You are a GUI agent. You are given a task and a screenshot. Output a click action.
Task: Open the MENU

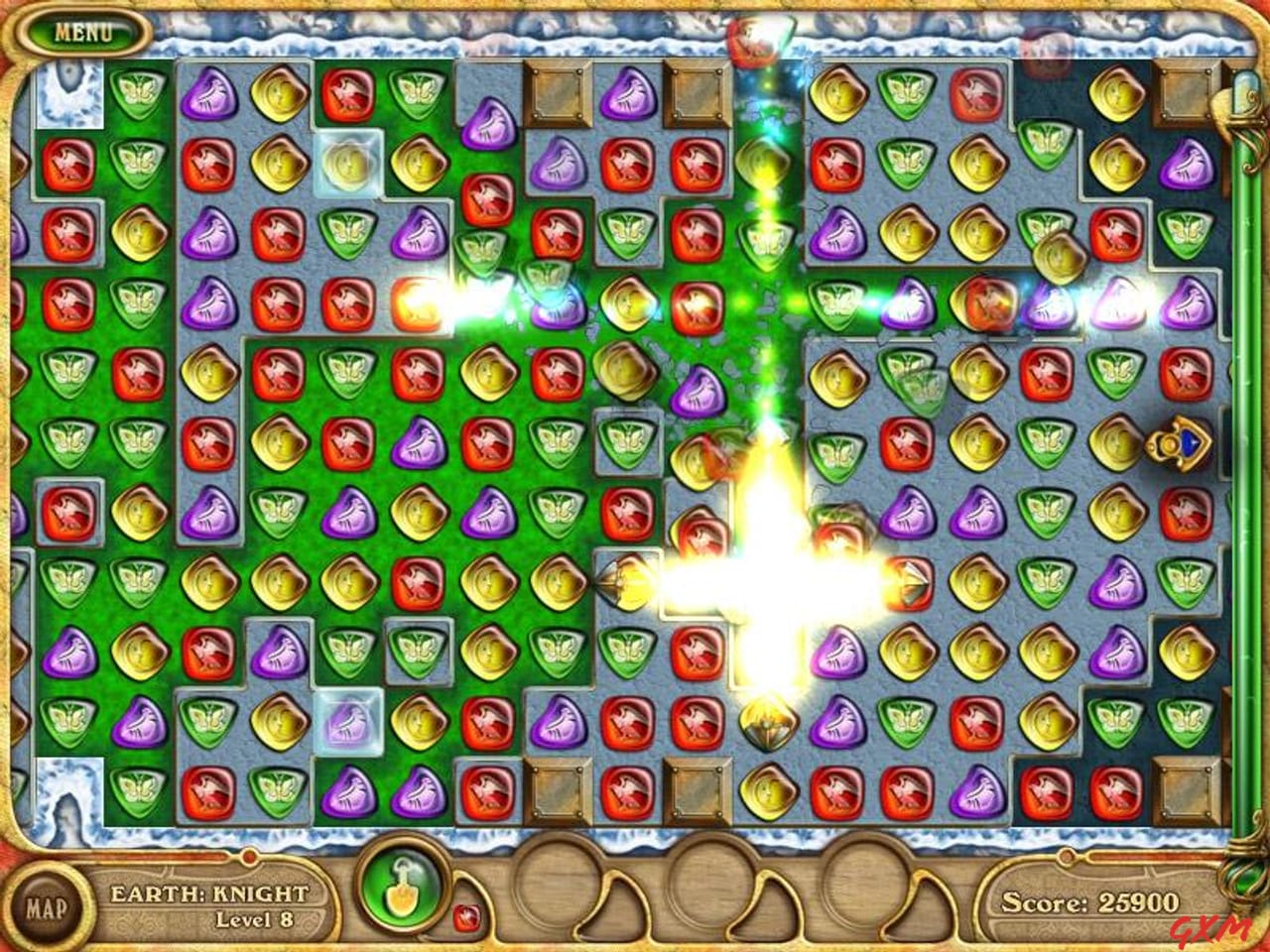coord(84,30)
